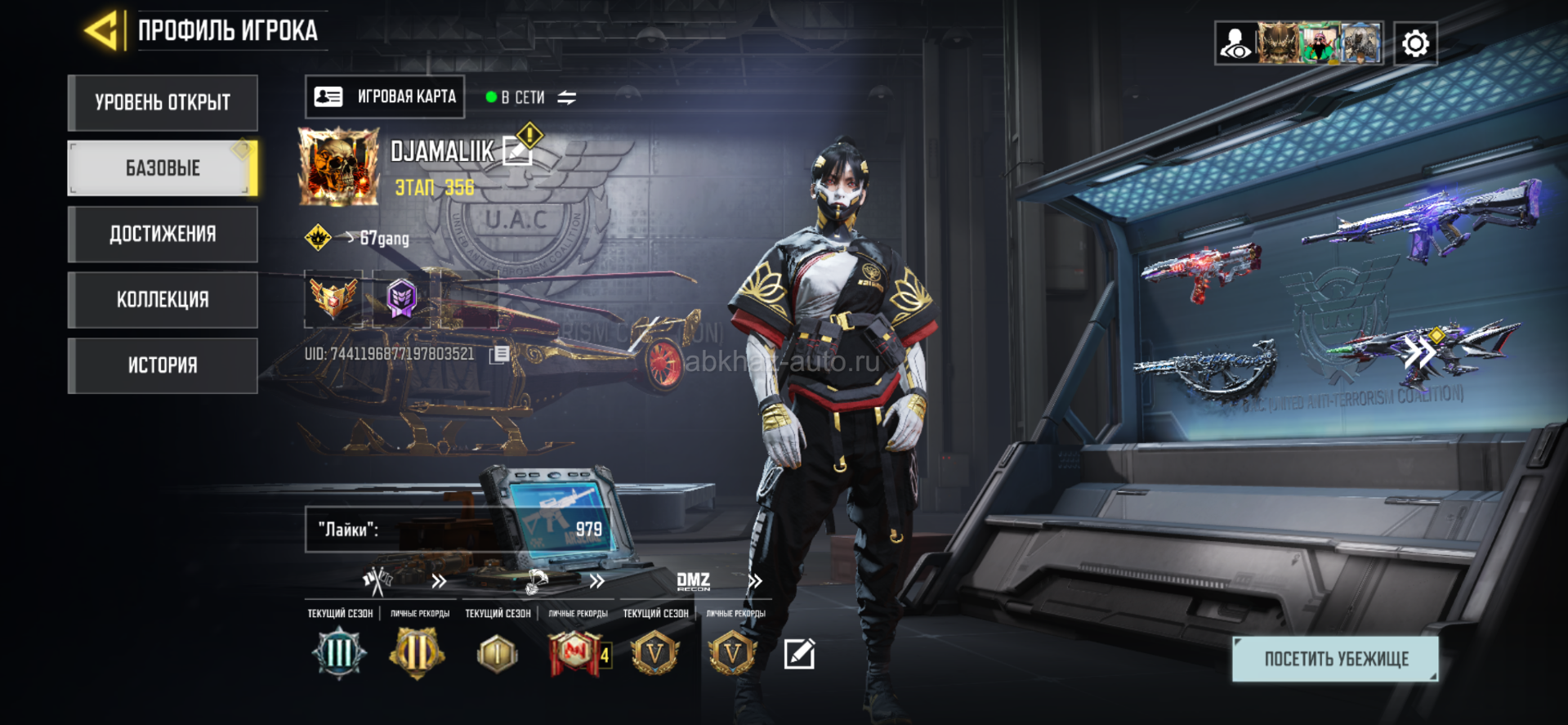Show the ИСТОРИЯ tab
Screen dimensions: 1568x725
163,365
